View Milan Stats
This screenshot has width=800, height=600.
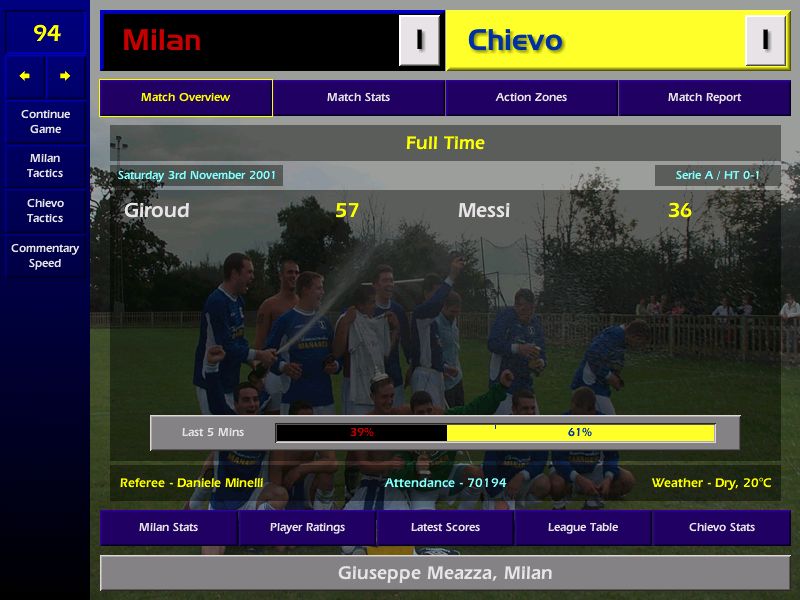click(168, 527)
